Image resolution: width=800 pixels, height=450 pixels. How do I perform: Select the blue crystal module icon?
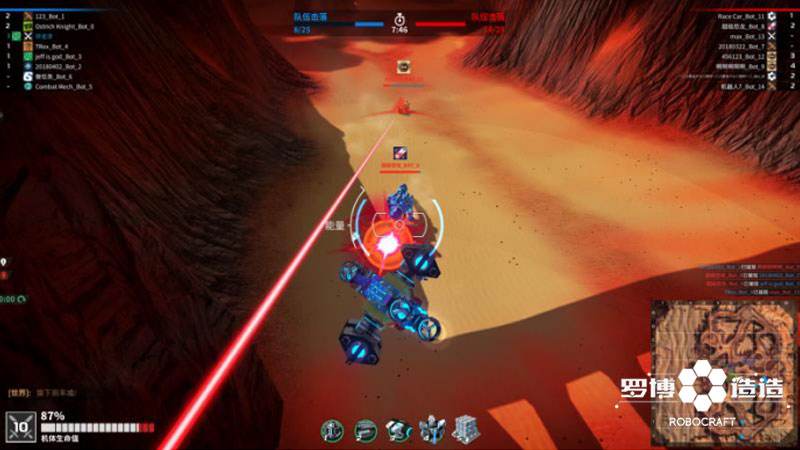click(x=431, y=430)
